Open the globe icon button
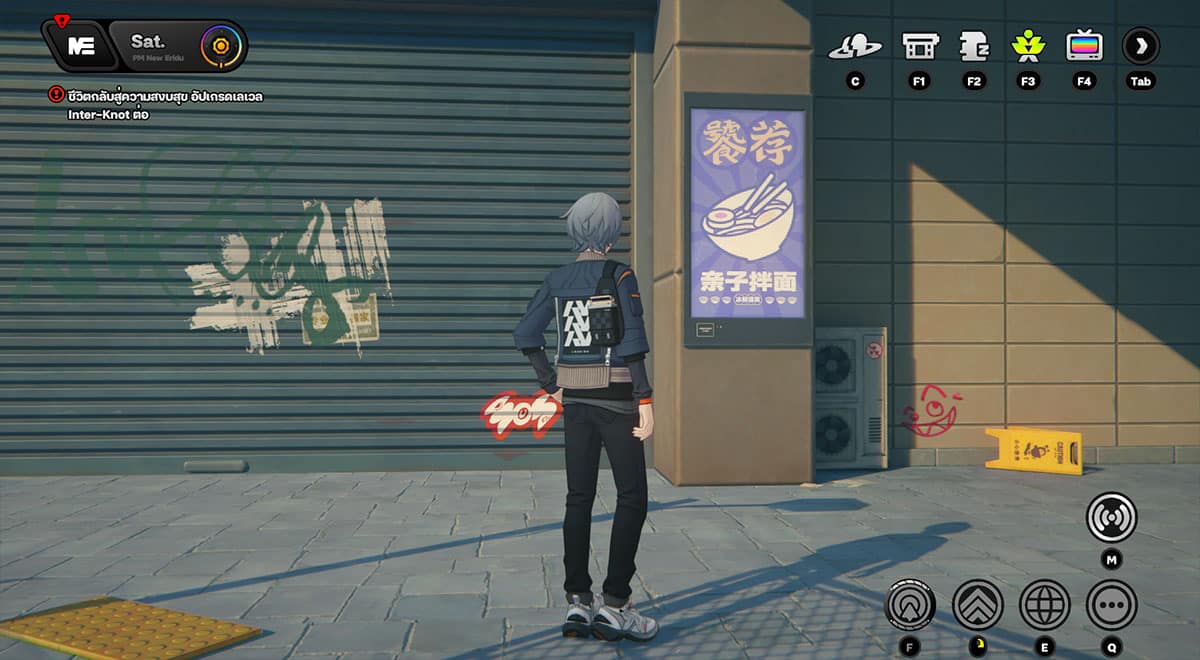The height and width of the screenshot is (660, 1200). coord(1044,604)
